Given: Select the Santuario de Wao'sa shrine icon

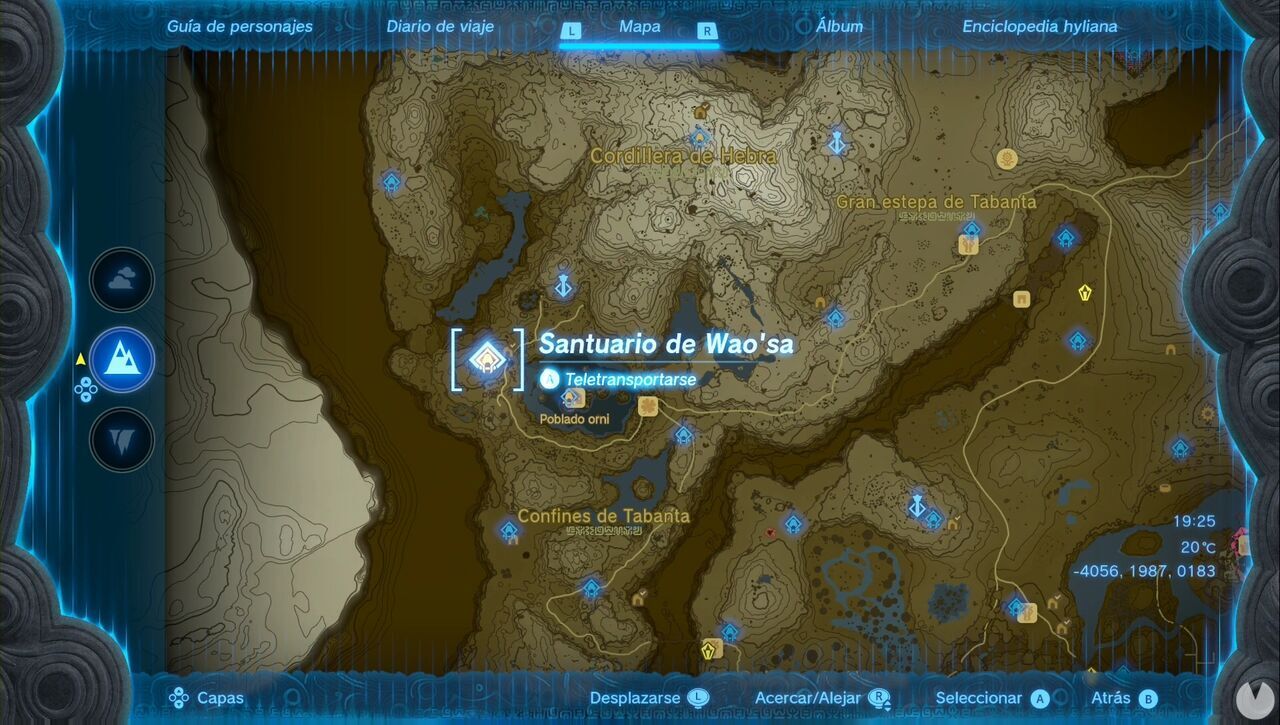Looking at the screenshot, I should coord(486,361).
